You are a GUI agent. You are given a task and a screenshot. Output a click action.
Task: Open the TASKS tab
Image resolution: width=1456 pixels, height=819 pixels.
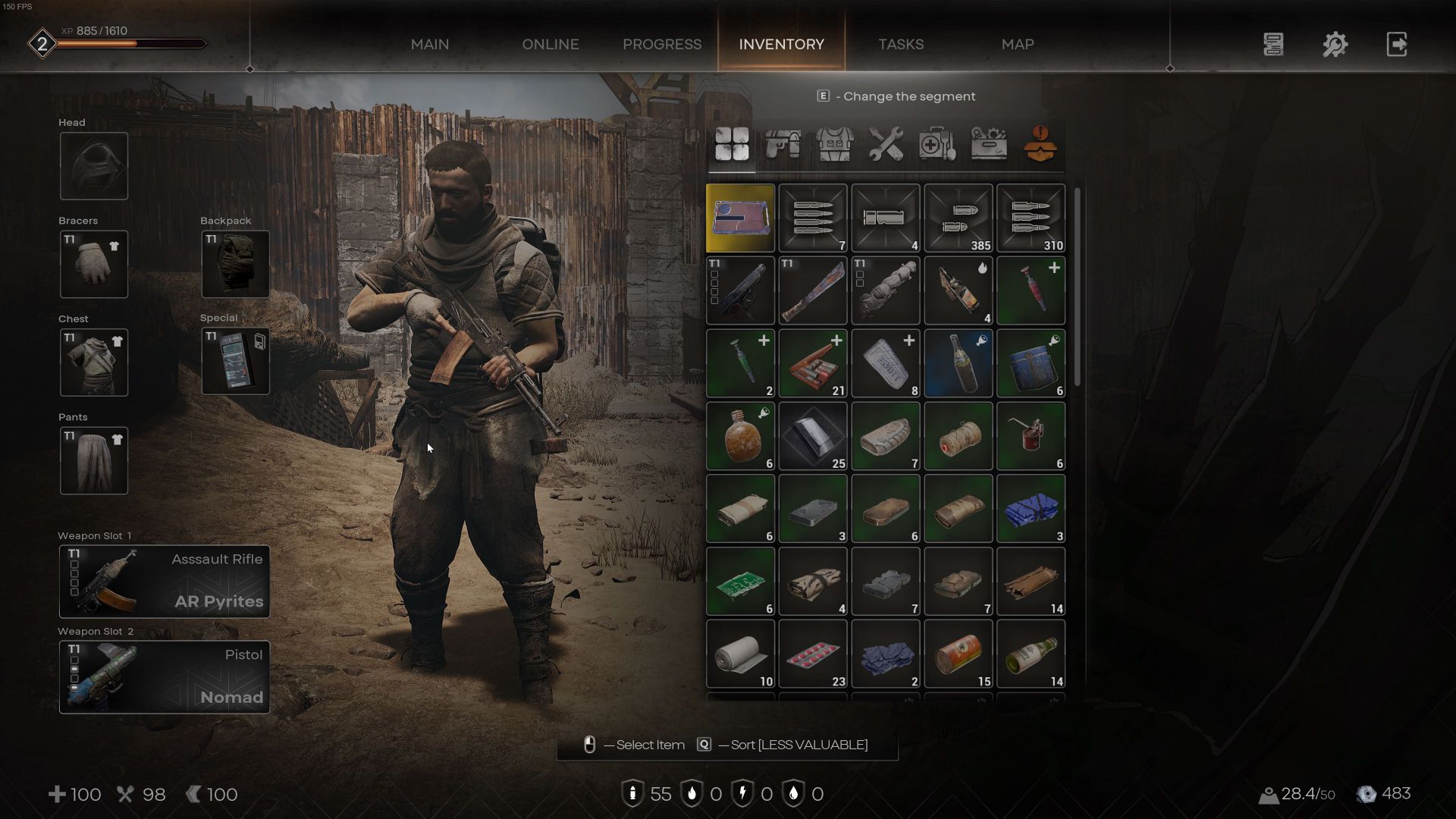[x=900, y=44]
